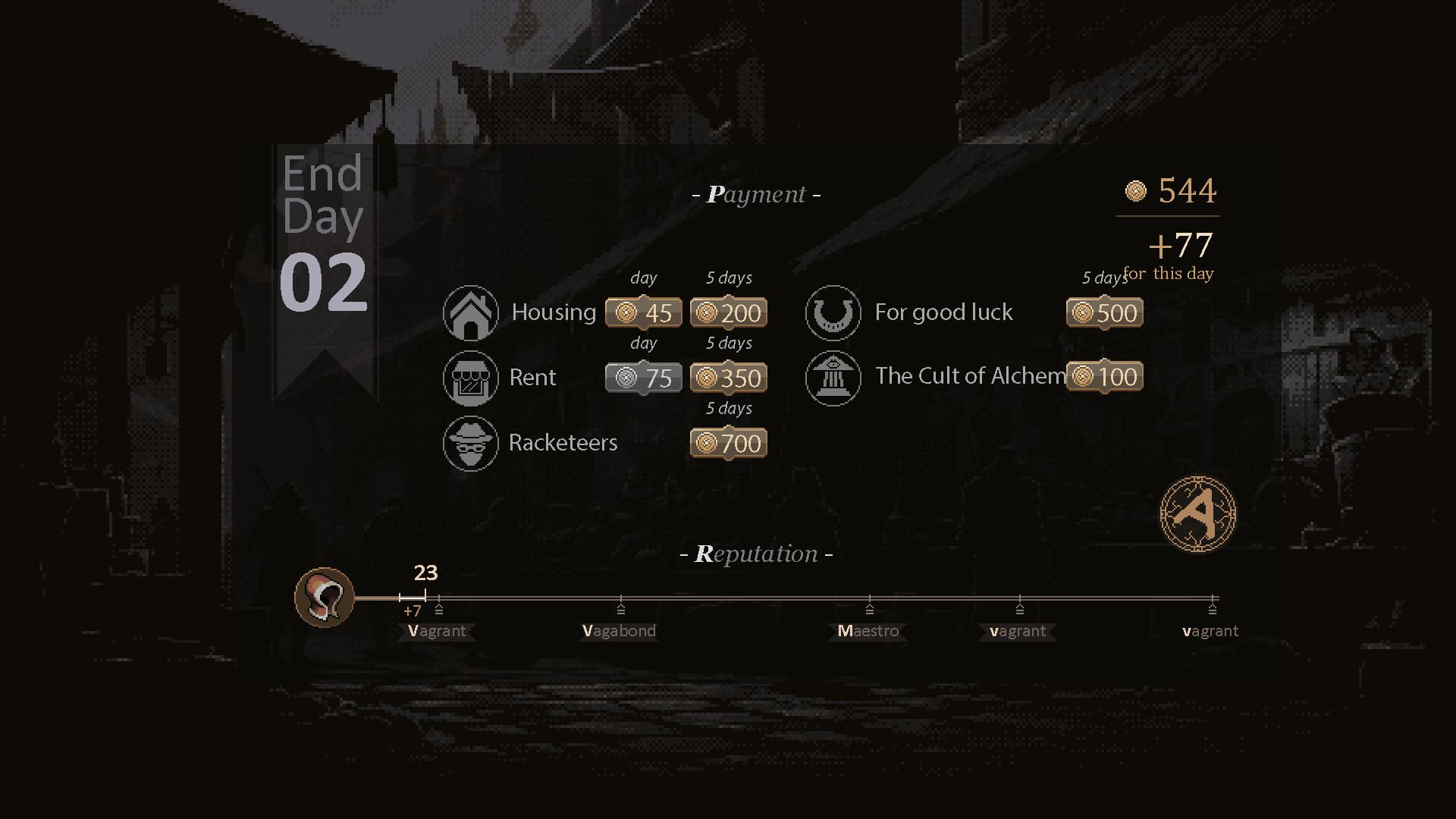This screenshot has width=1456, height=819.
Task: Select the 5-day Rent payment of 350
Action: pyautogui.click(x=729, y=377)
